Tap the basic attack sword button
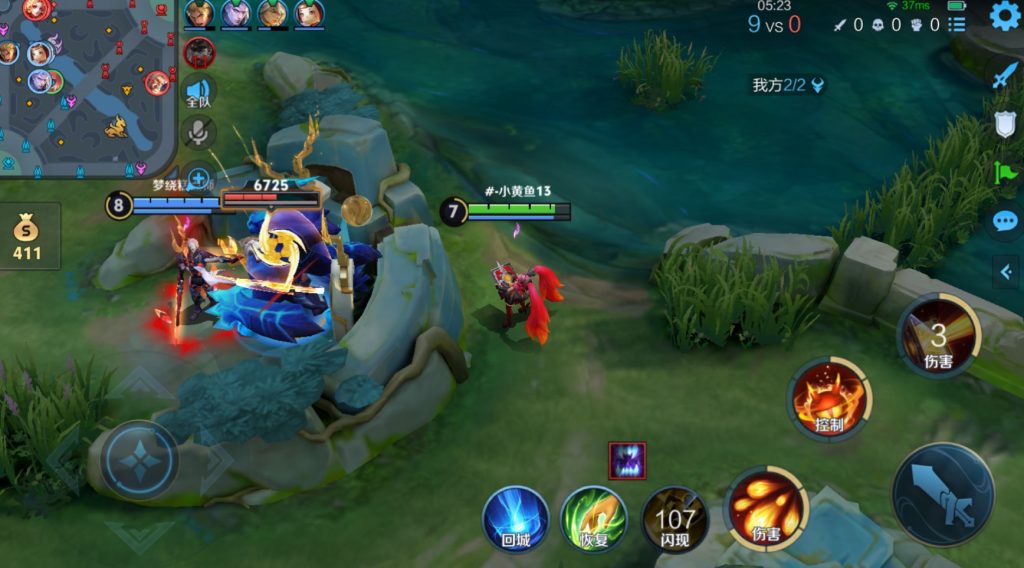Viewport: 1024px width, 568px height. click(x=943, y=495)
